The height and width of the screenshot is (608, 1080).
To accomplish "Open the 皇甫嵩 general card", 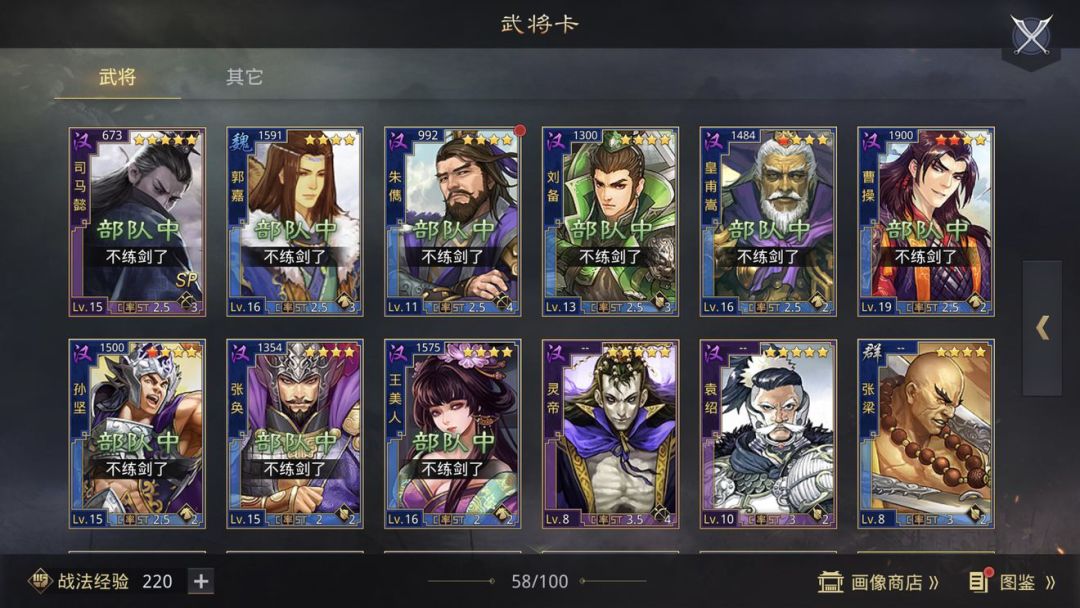I will [x=767, y=222].
